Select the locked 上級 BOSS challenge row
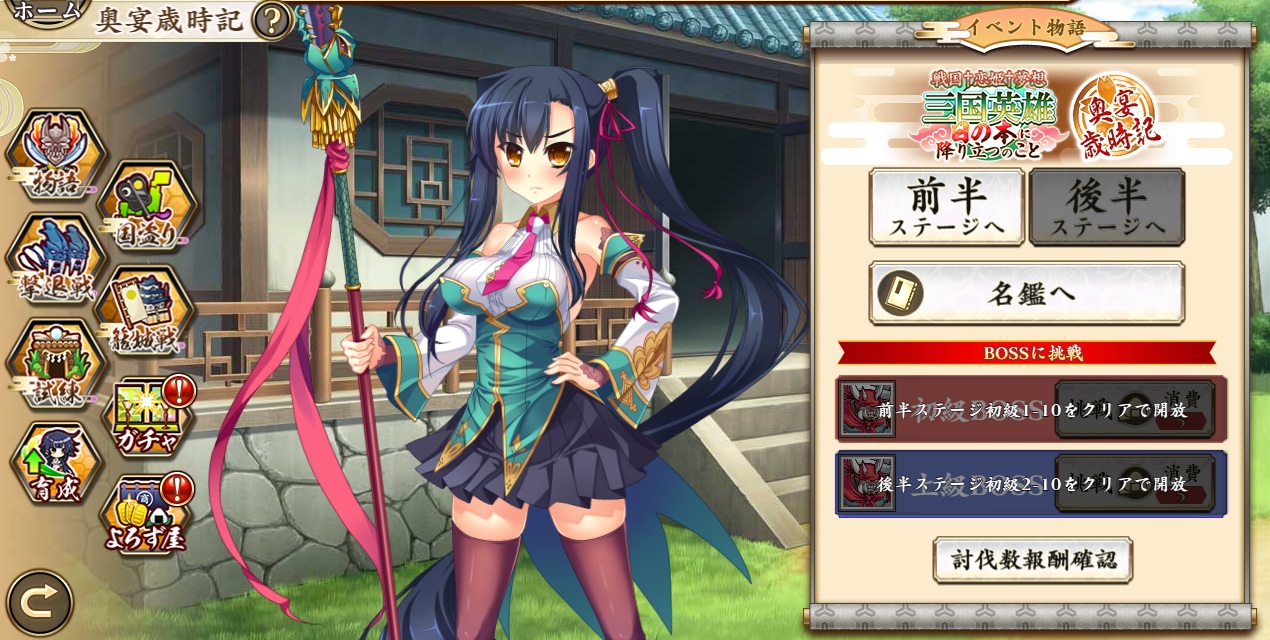Image resolution: width=1270 pixels, height=640 pixels. (x=1030, y=483)
